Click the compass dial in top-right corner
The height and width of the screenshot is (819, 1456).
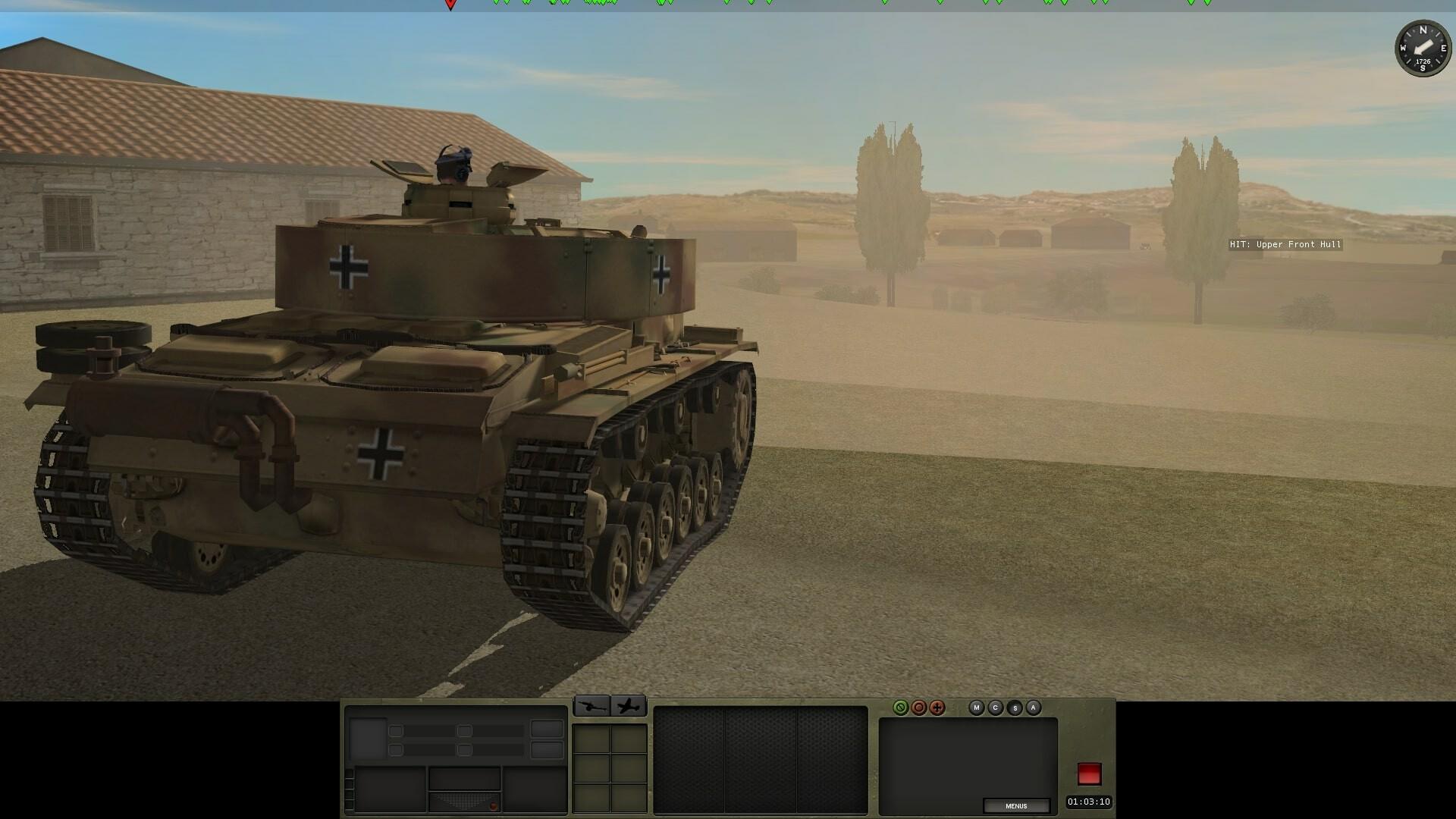[x=1423, y=45]
